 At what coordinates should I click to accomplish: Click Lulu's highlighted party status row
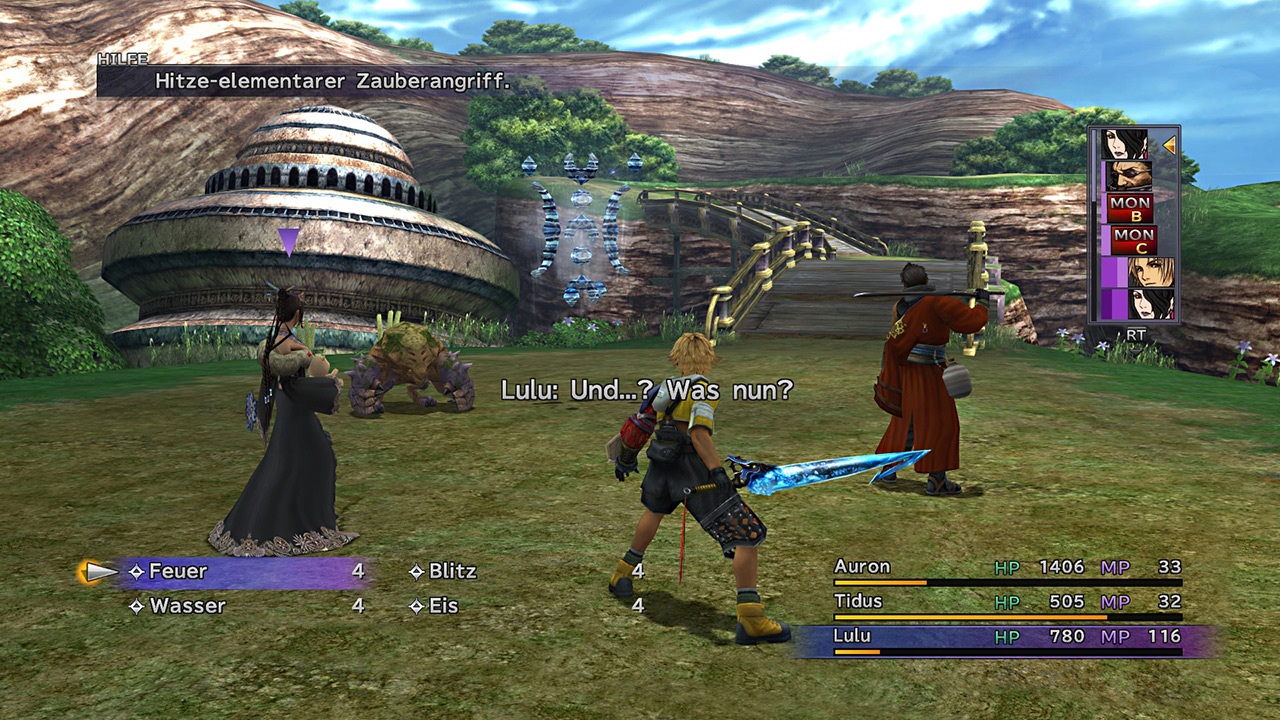[x=1007, y=638]
